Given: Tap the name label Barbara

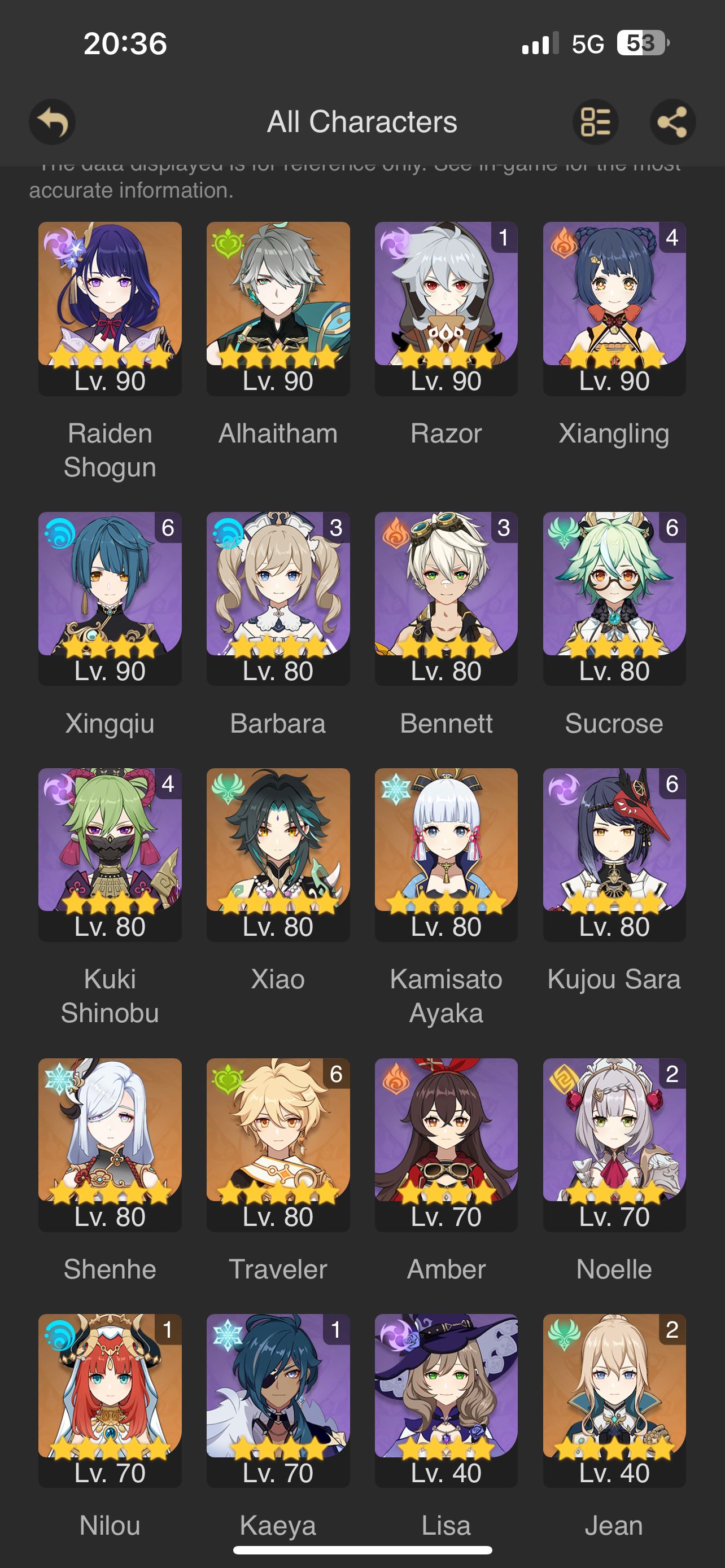Looking at the screenshot, I should 279,723.
